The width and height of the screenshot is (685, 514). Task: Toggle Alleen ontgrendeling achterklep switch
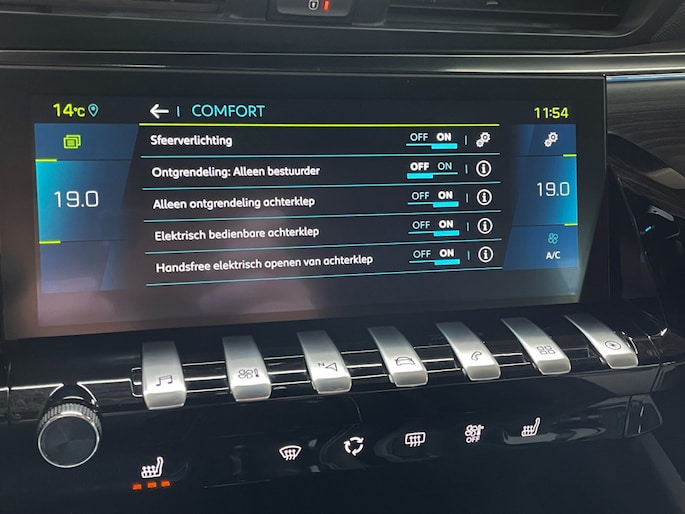tap(433, 197)
